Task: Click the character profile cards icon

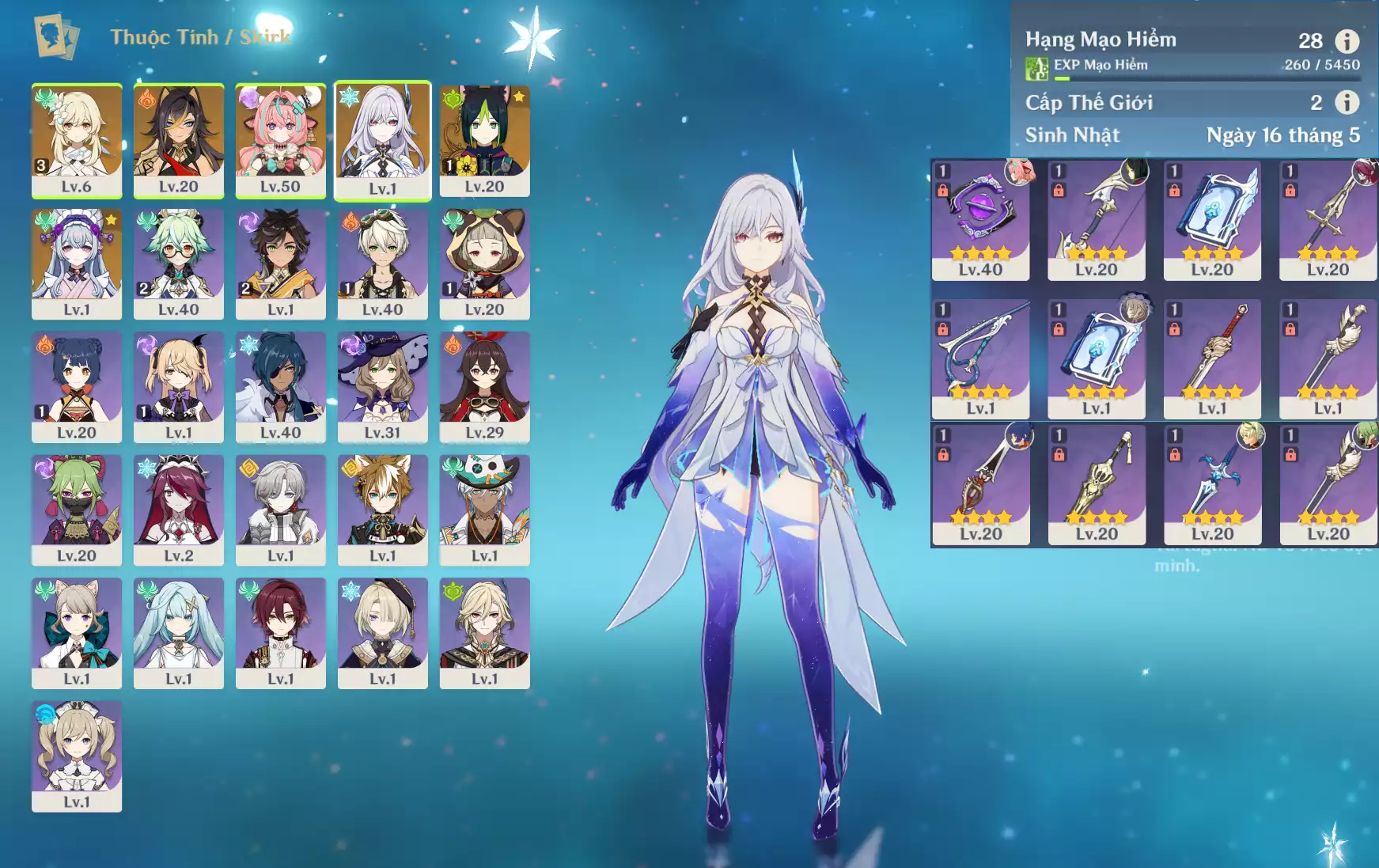Action: (56, 36)
